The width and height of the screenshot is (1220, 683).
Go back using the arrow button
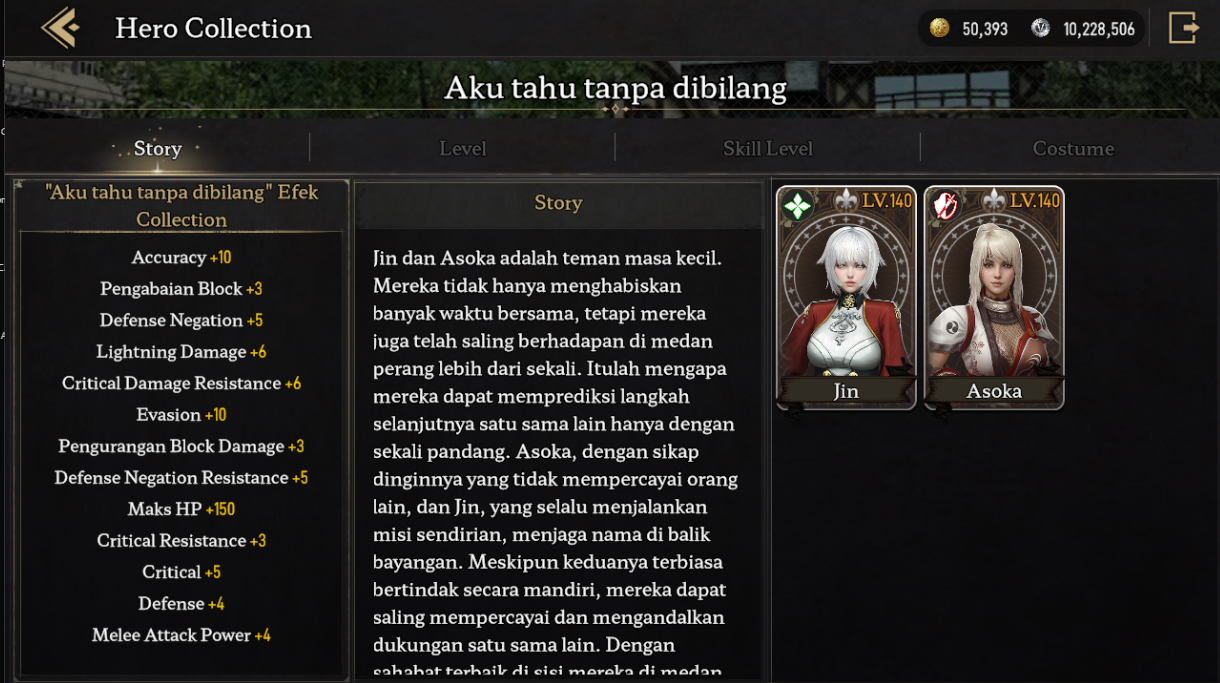point(60,28)
